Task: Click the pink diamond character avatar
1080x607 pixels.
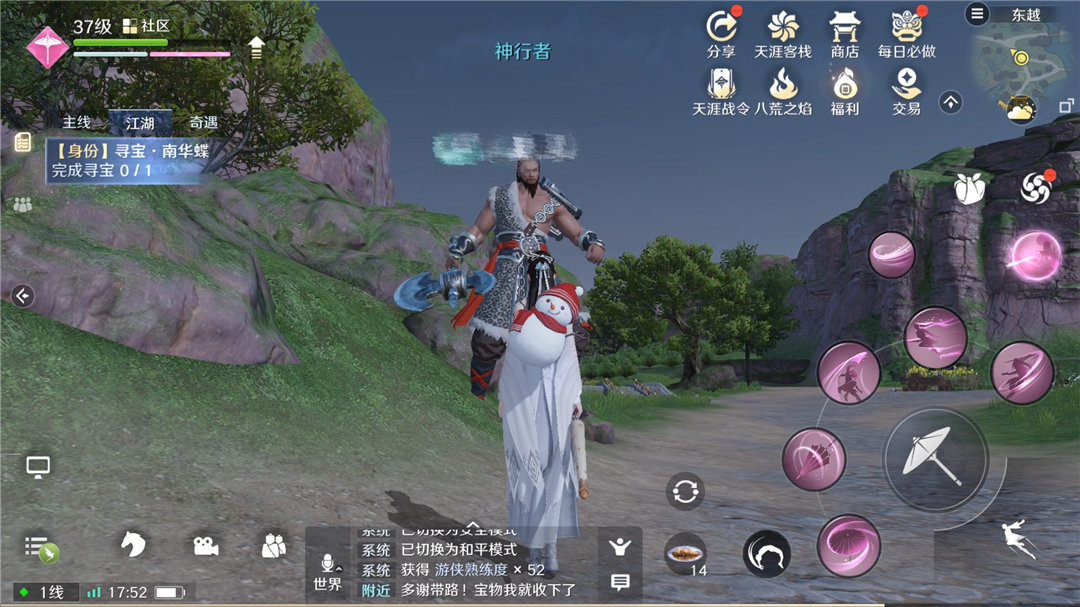Action: 47,46
